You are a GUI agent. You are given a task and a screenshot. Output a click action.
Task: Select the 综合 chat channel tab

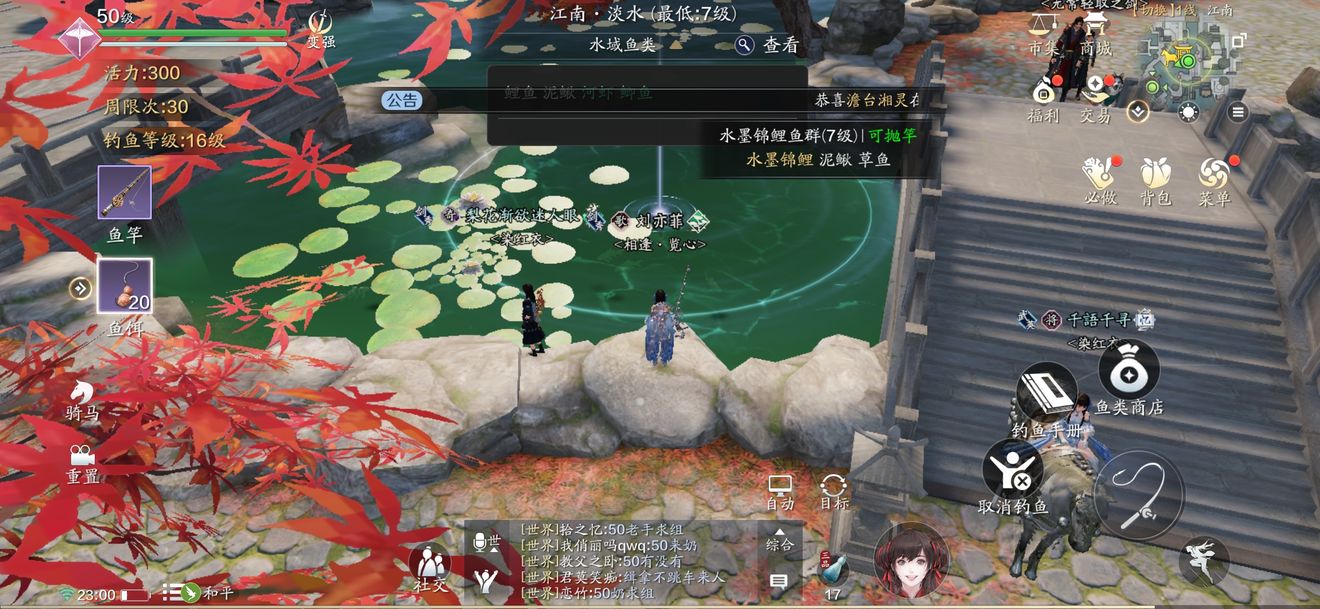point(780,544)
